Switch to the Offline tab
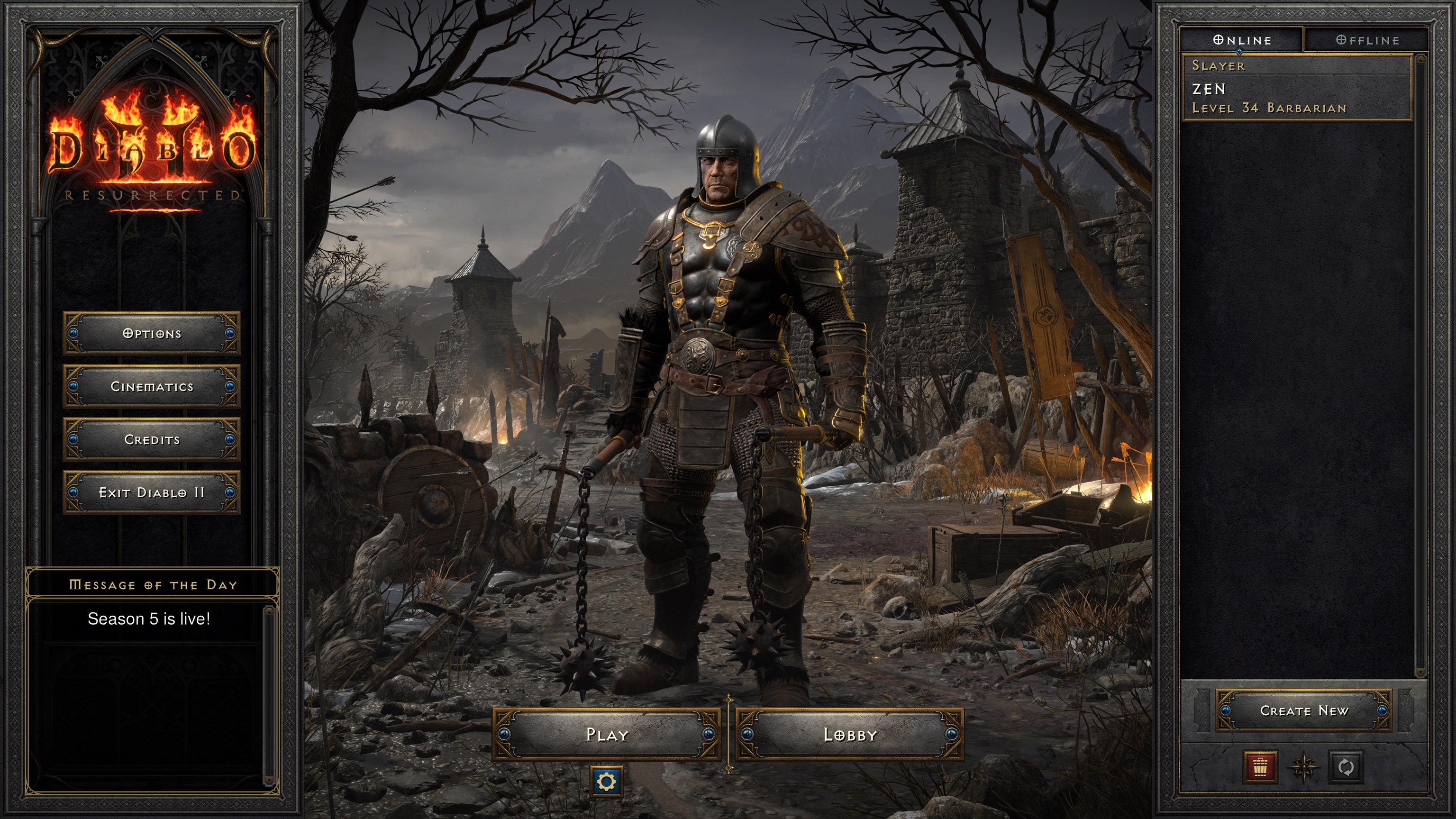Screen dimensions: 1456x819 [x=1367, y=40]
